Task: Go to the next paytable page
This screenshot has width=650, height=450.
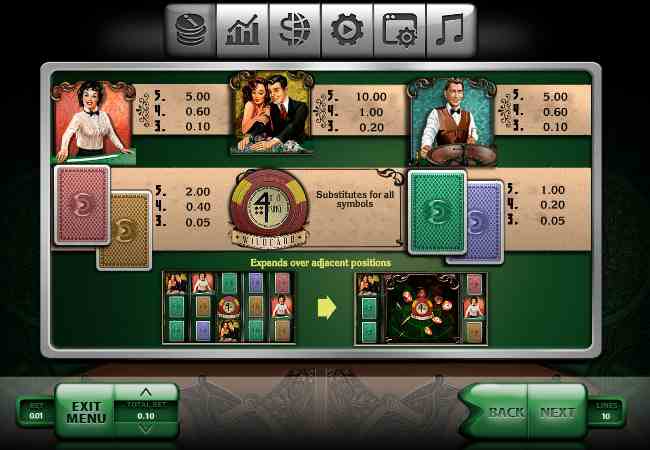Action: [x=557, y=411]
